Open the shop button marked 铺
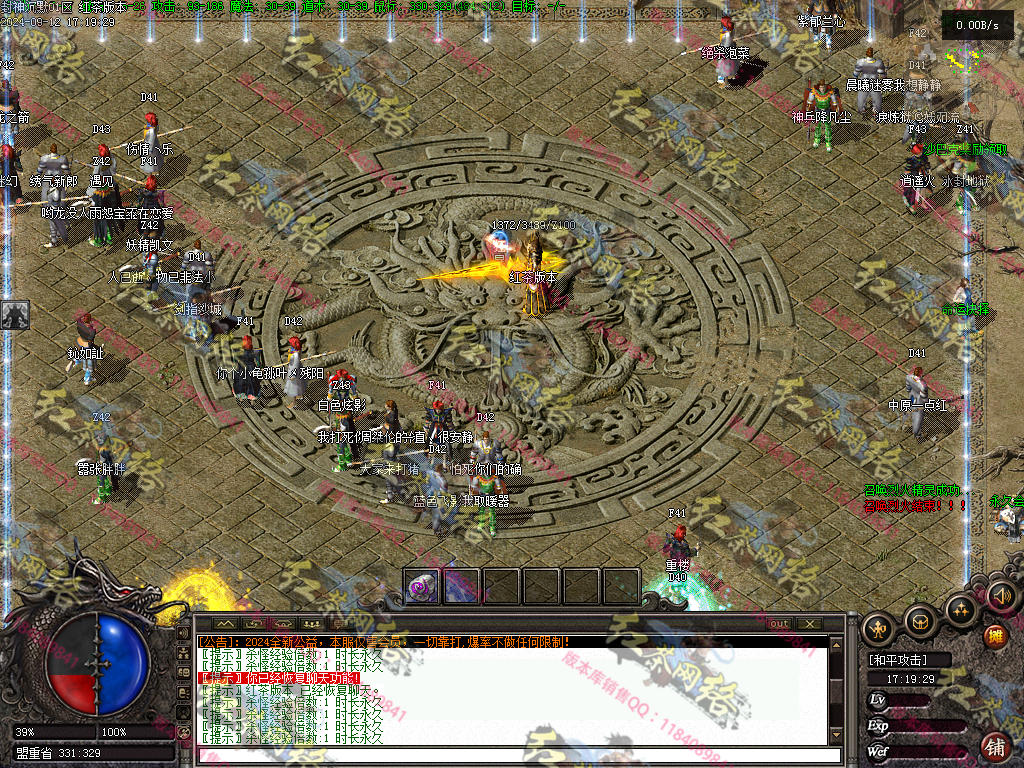This screenshot has height=768, width=1024. (995, 746)
